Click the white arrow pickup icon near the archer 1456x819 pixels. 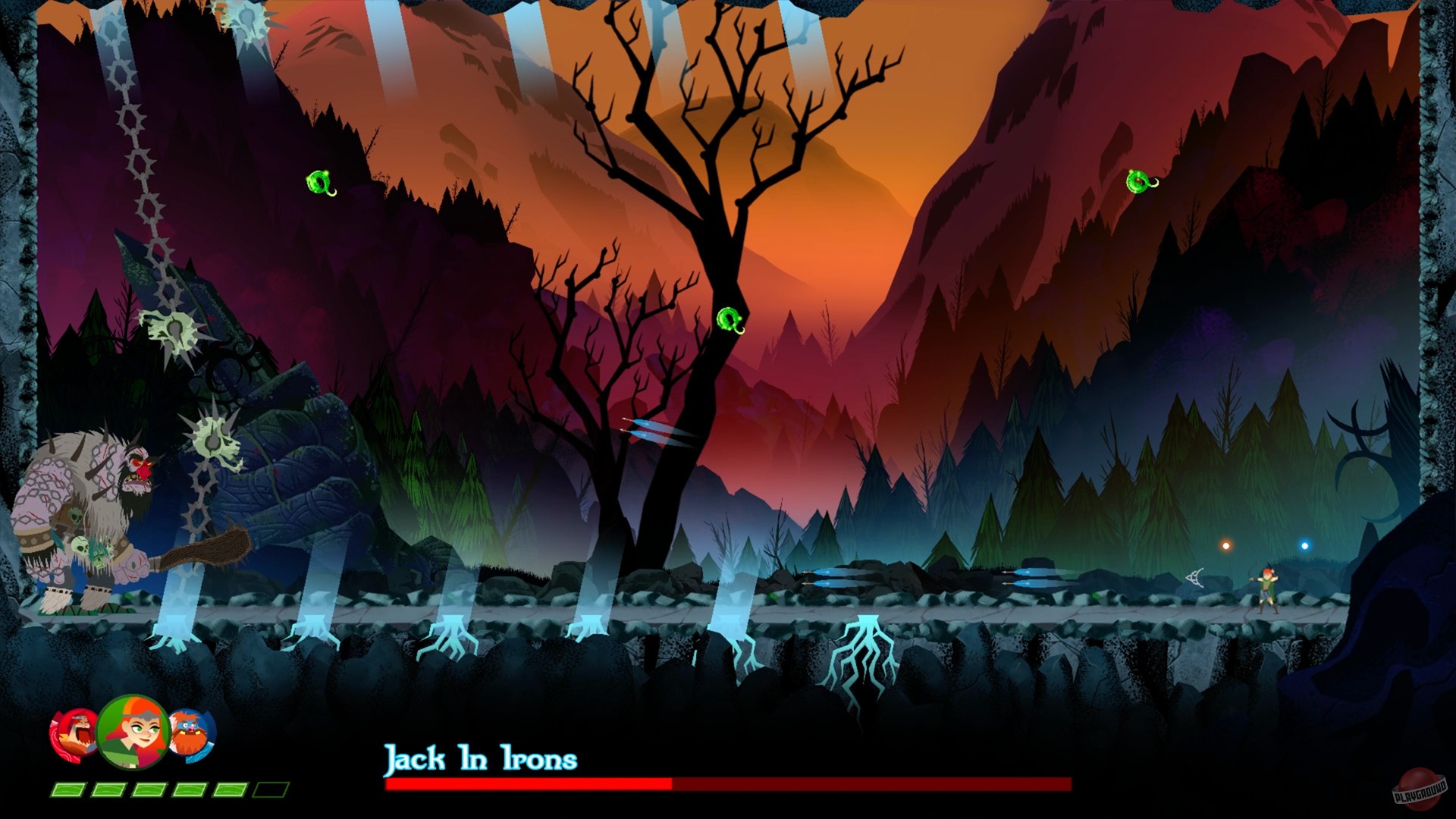coord(1196,579)
